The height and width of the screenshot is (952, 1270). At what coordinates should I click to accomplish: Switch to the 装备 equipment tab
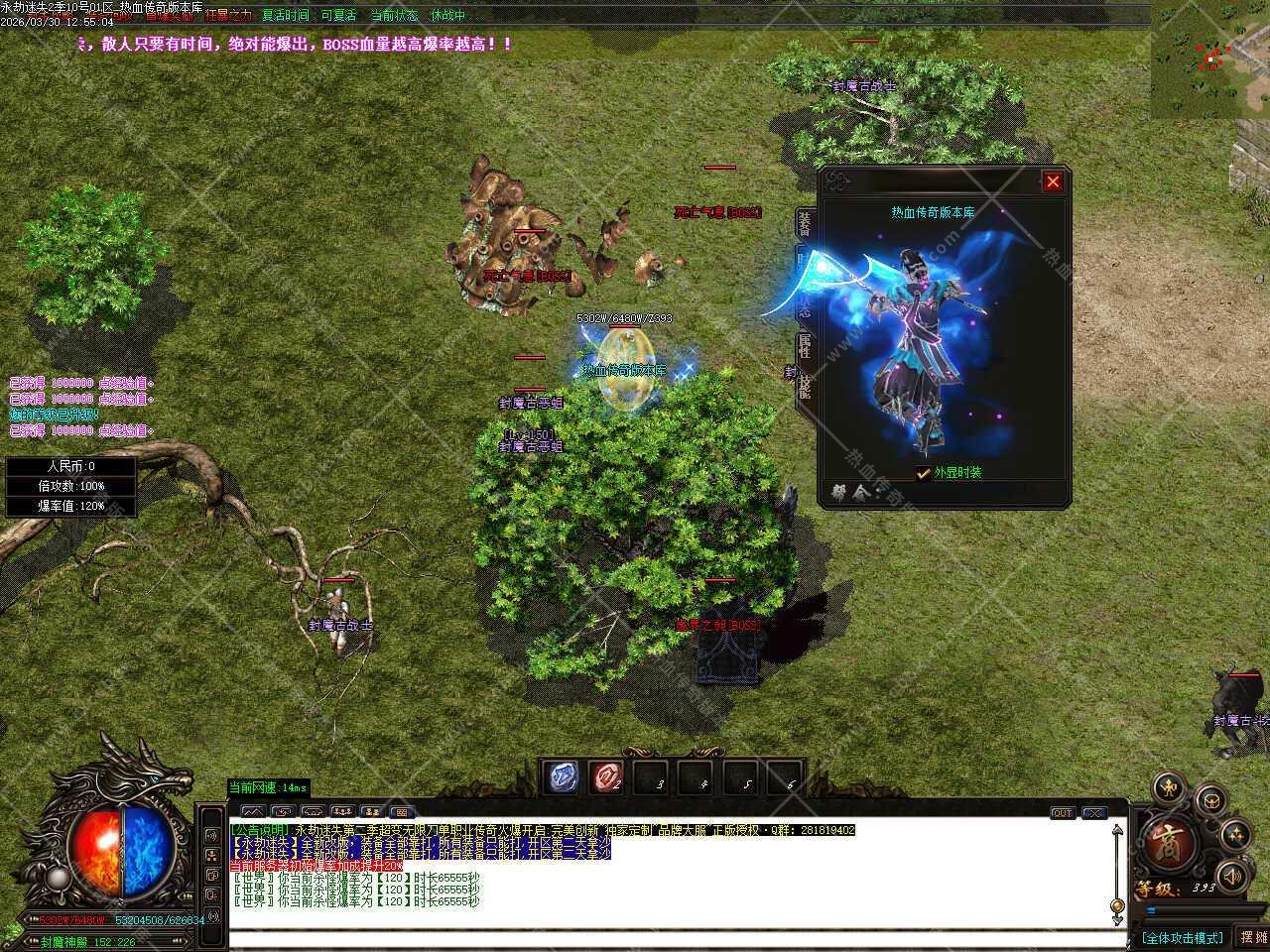[x=804, y=223]
